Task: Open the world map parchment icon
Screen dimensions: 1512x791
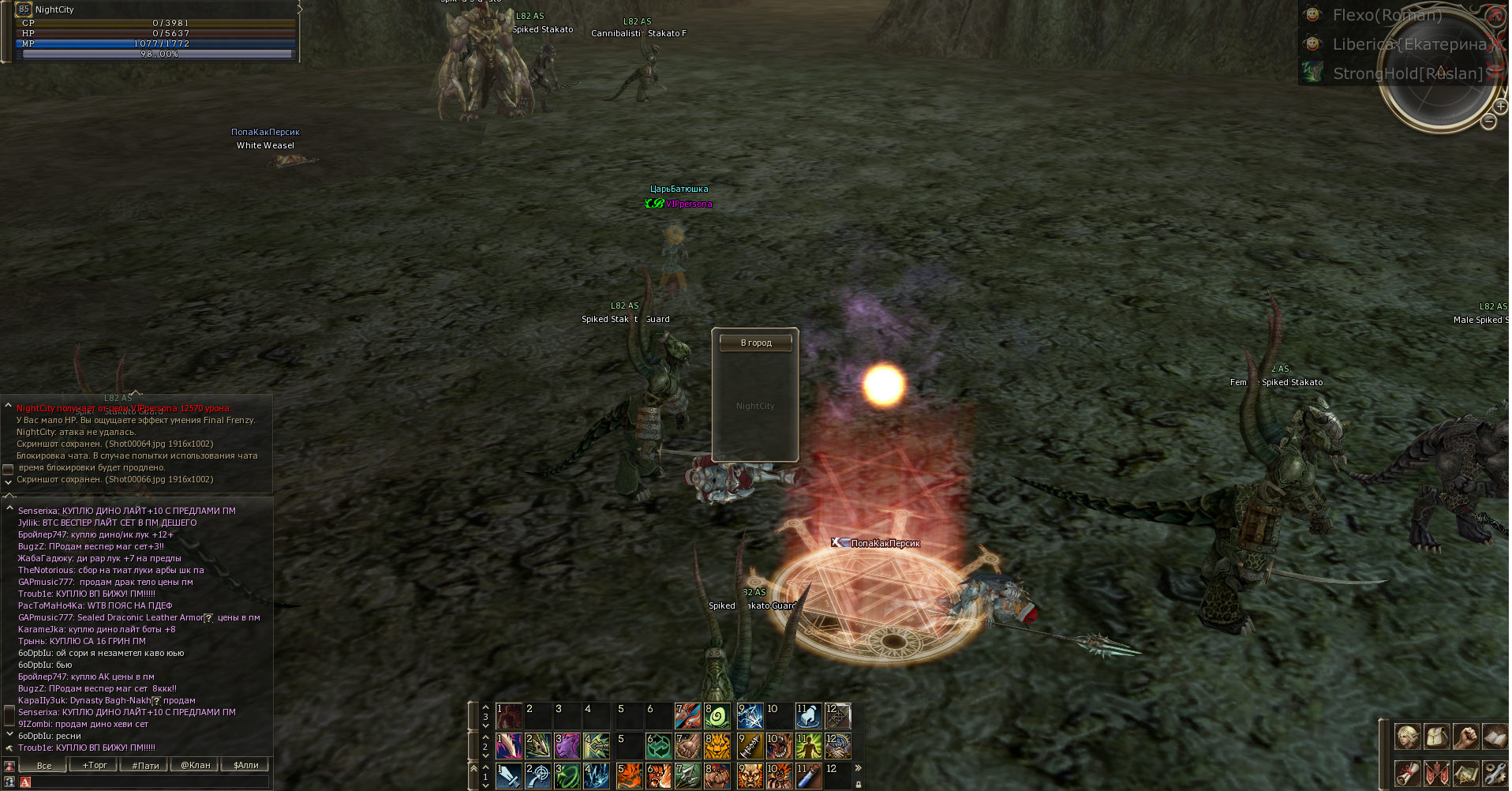Action: [x=1465, y=773]
